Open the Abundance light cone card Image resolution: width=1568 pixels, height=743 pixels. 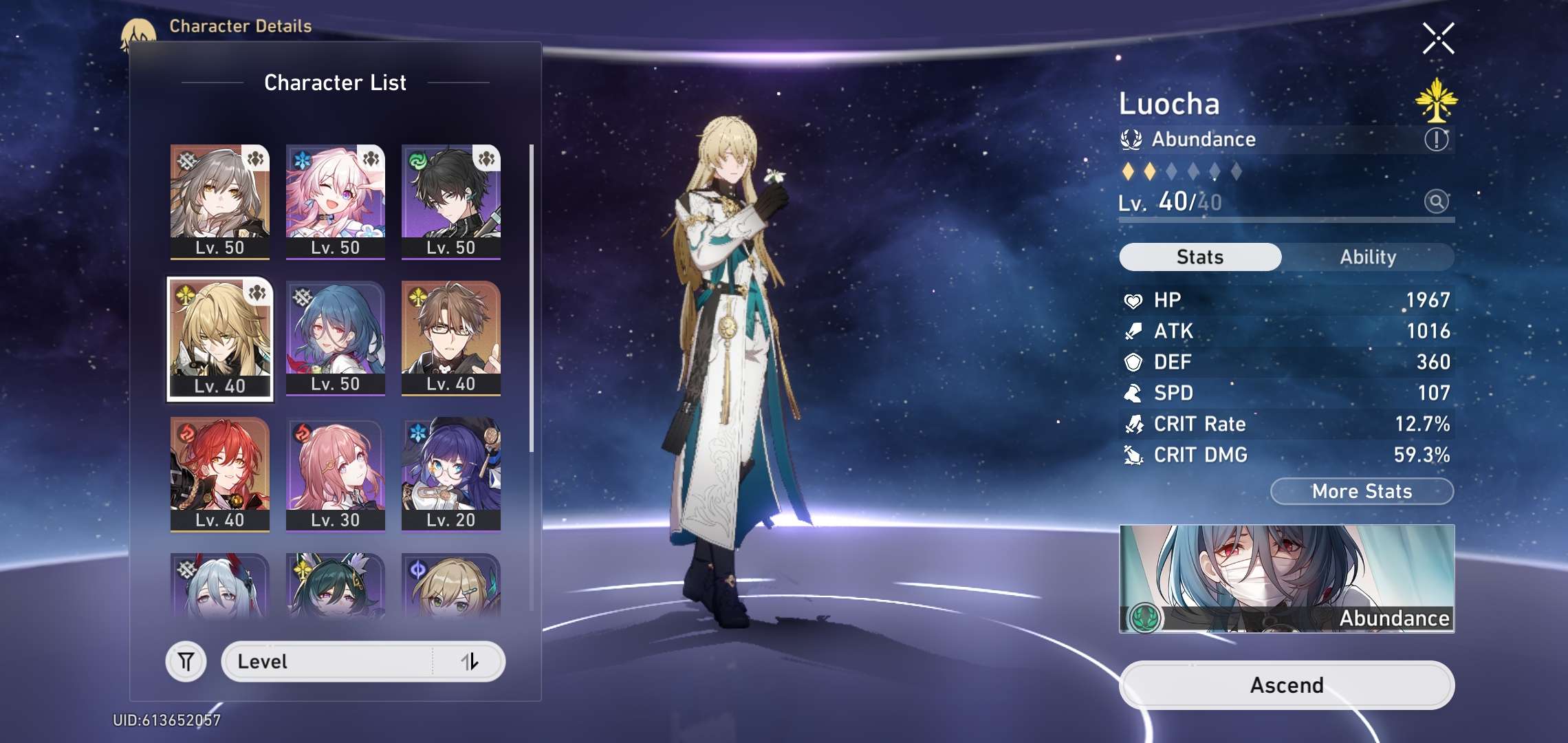(1286, 579)
